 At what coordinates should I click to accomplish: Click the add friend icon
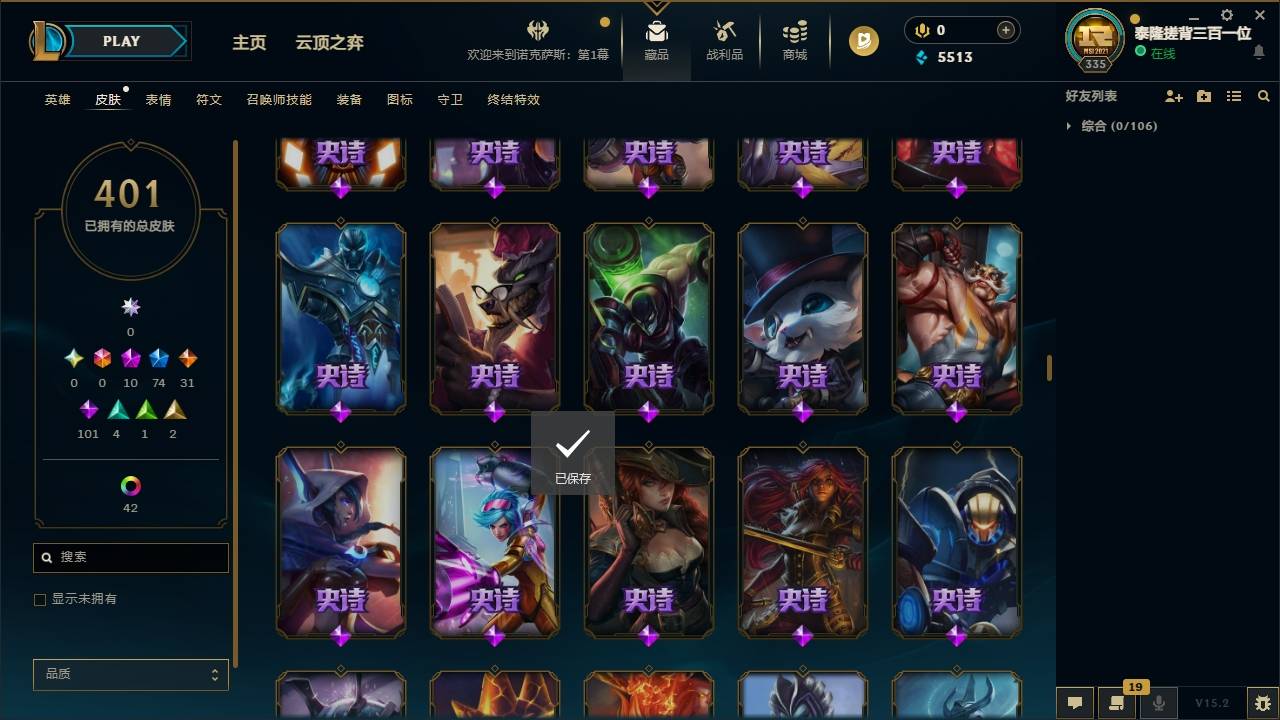pyautogui.click(x=1174, y=96)
